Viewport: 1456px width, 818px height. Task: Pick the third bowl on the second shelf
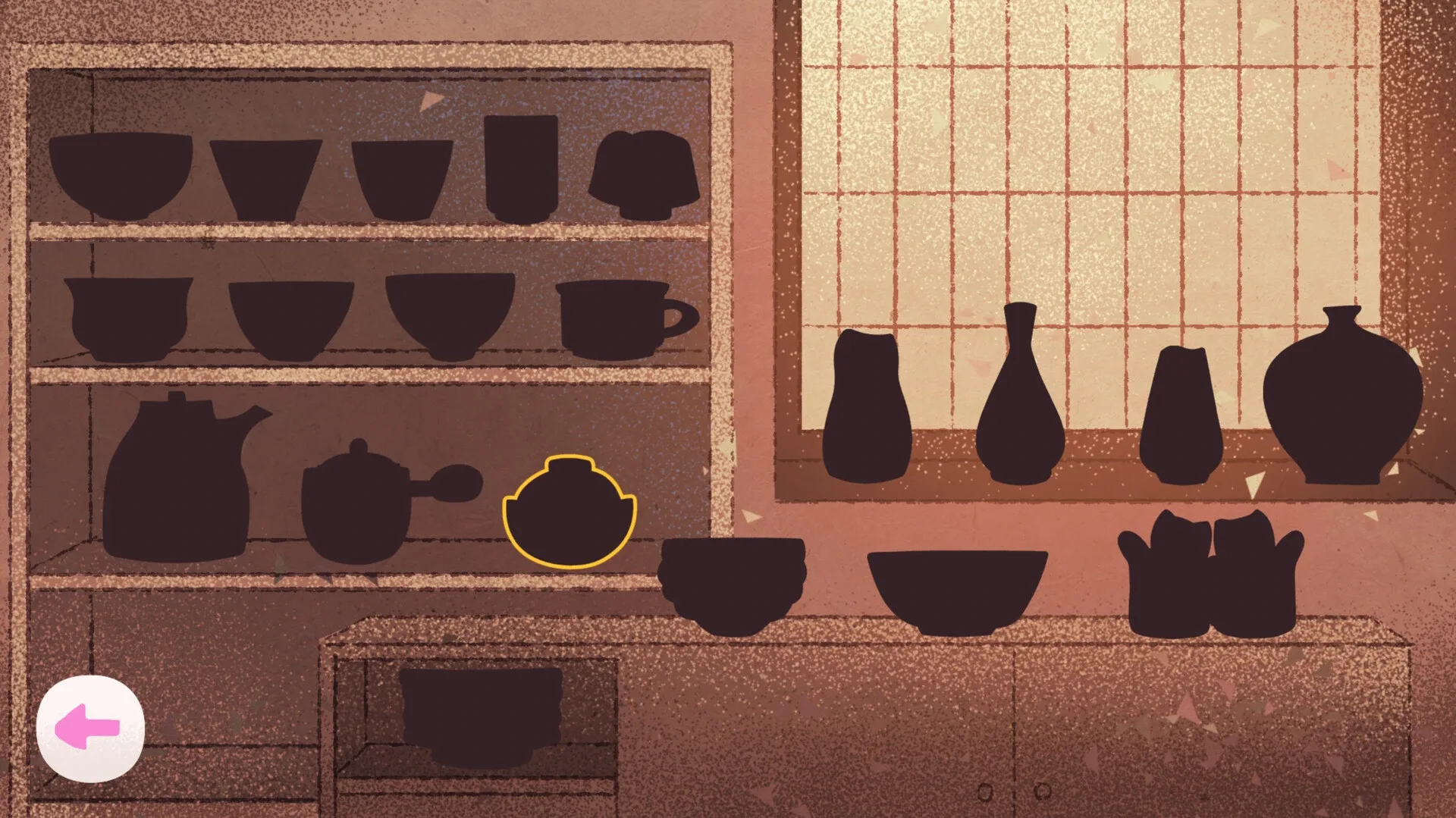451,315
